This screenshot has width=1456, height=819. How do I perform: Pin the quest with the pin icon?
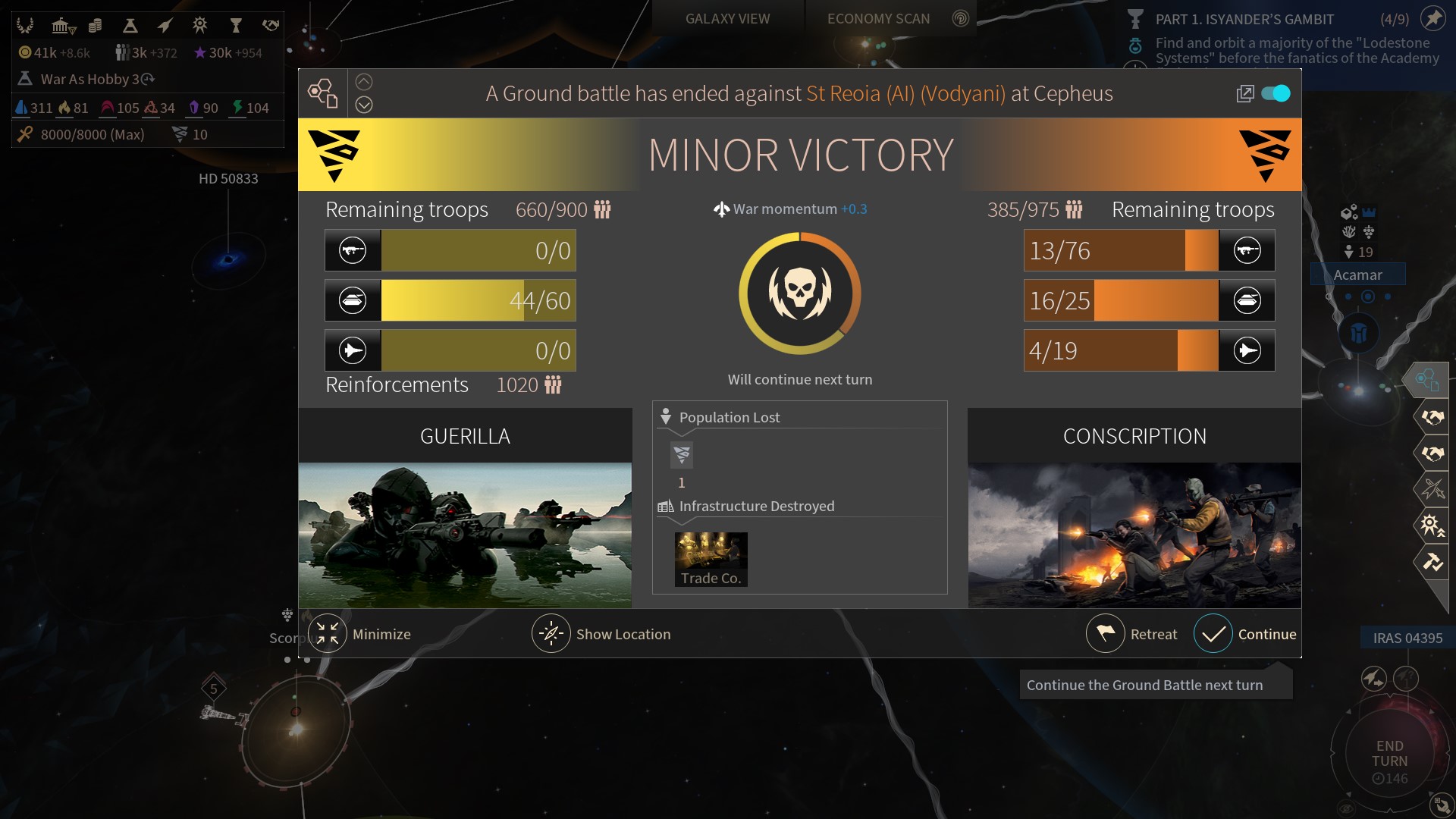click(1432, 18)
